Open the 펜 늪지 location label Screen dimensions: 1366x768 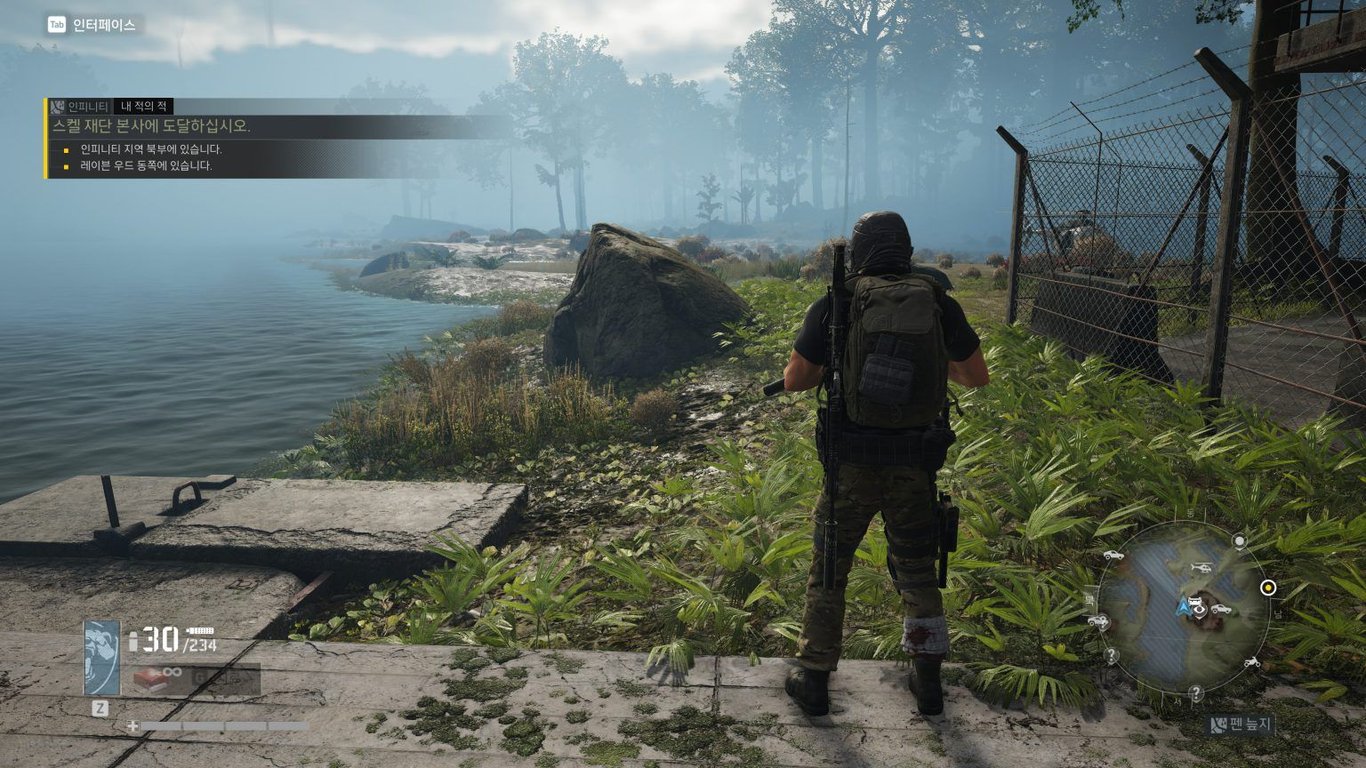point(1240,725)
